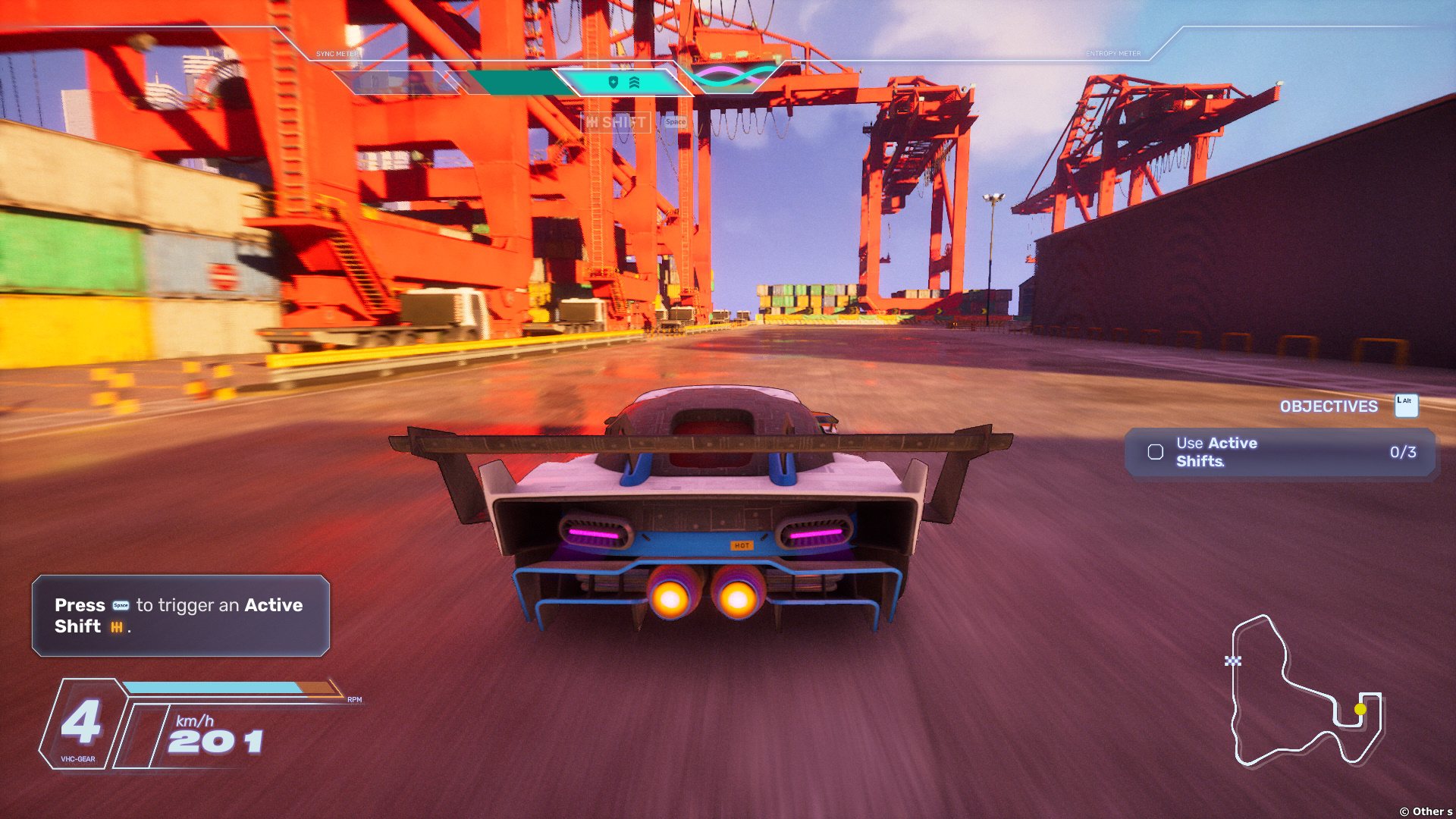The width and height of the screenshot is (1456, 819).
Task: Click the Active Shift tutorial hint box
Action: tap(180, 616)
